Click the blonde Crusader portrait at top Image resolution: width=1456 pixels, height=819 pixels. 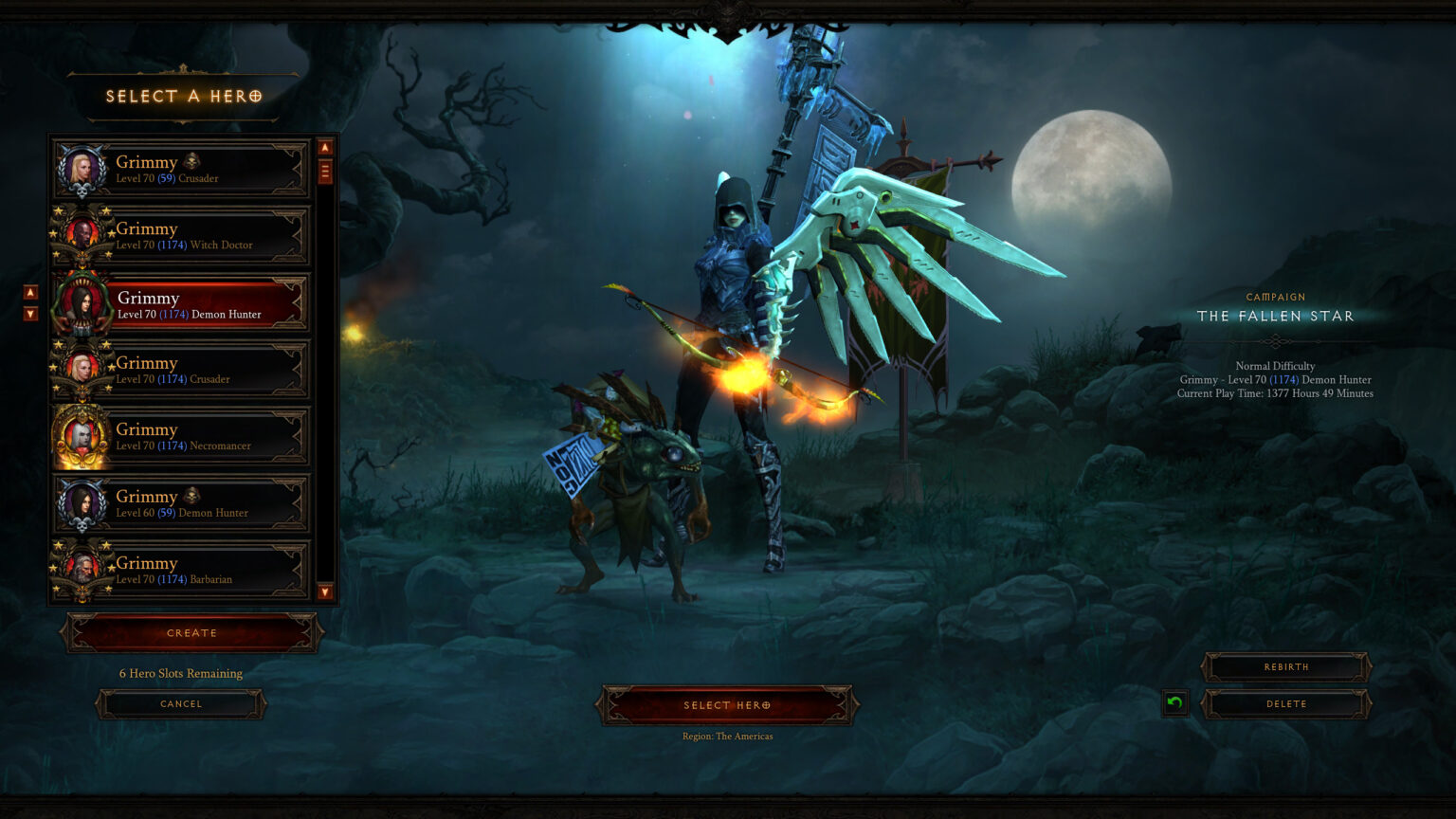pyautogui.click(x=82, y=167)
